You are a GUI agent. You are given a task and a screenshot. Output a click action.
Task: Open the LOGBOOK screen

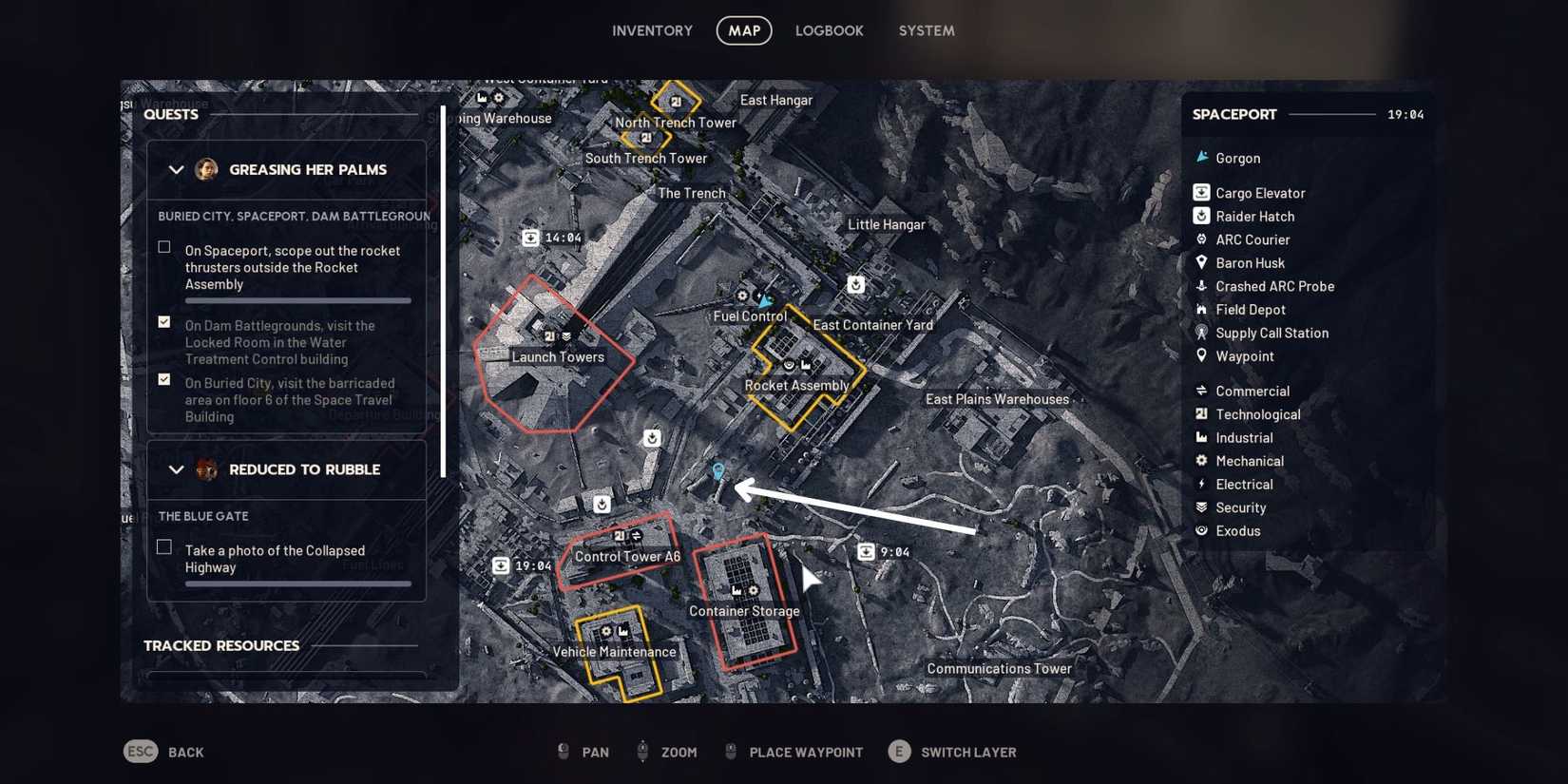[829, 30]
